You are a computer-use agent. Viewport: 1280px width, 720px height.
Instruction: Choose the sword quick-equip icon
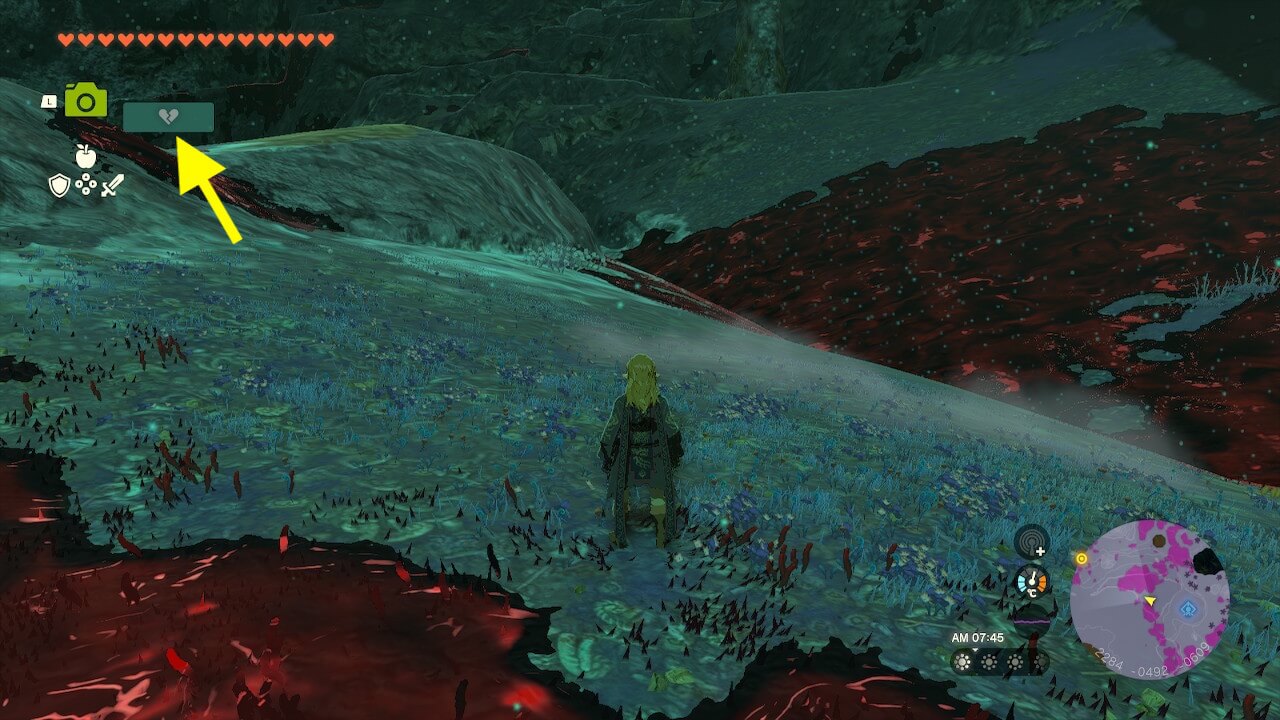click(113, 184)
